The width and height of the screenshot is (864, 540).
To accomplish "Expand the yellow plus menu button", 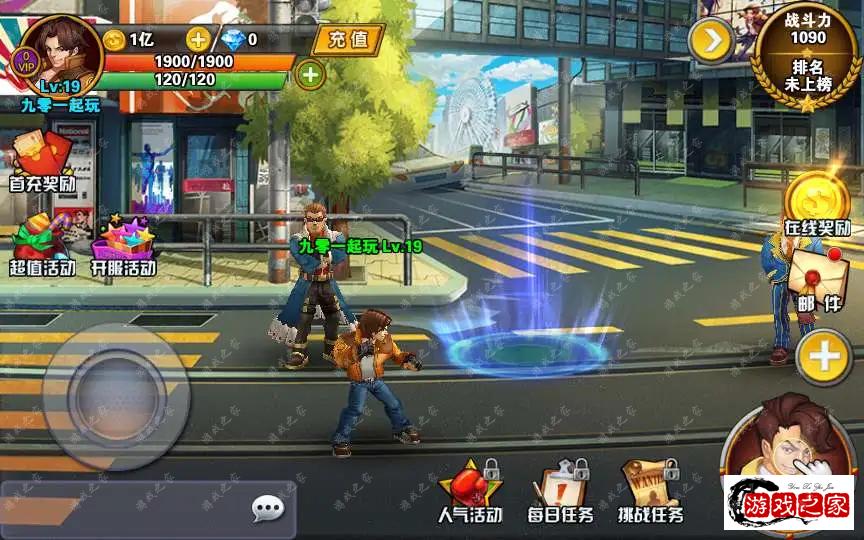I will [824, 357].
